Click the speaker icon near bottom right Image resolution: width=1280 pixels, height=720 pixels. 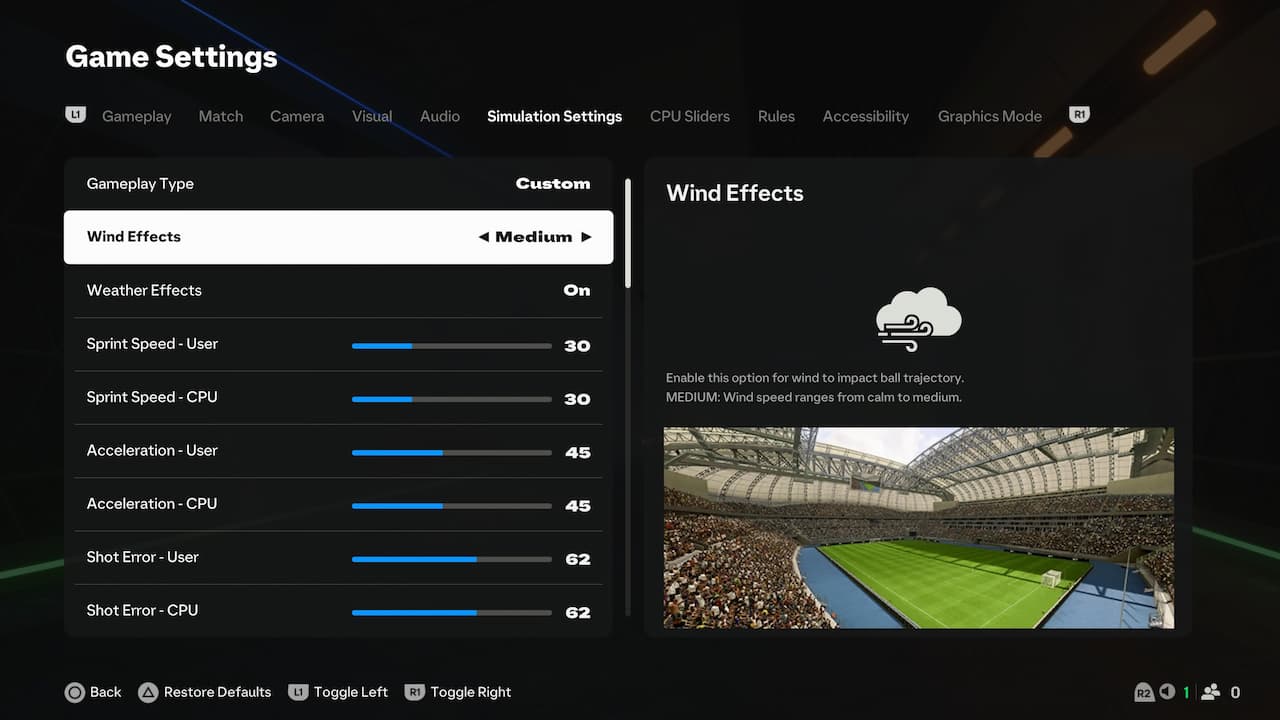point(1166,691)
